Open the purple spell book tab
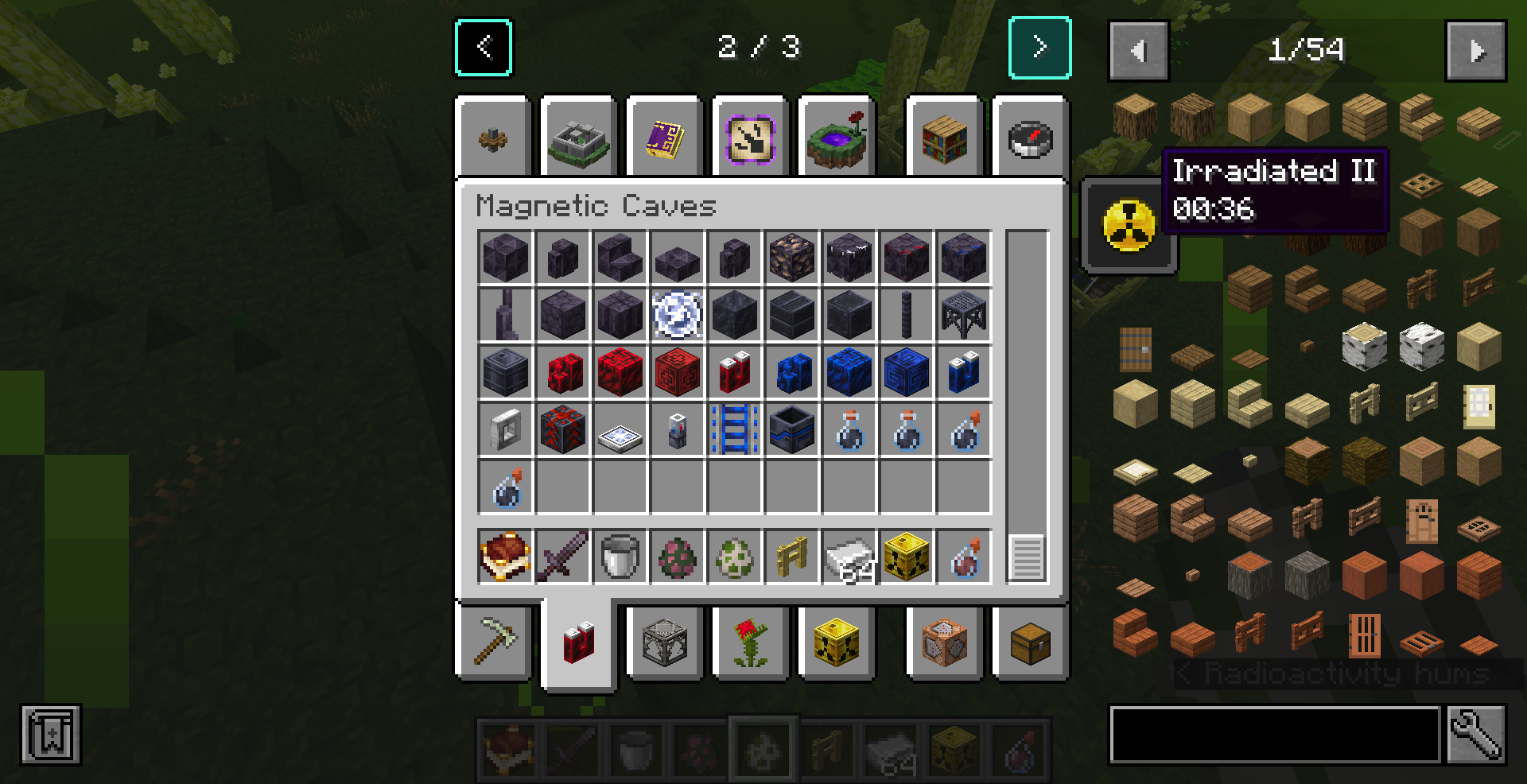Image resolution: width=1527 pixels, height=784 pixels. click(663, 137)
